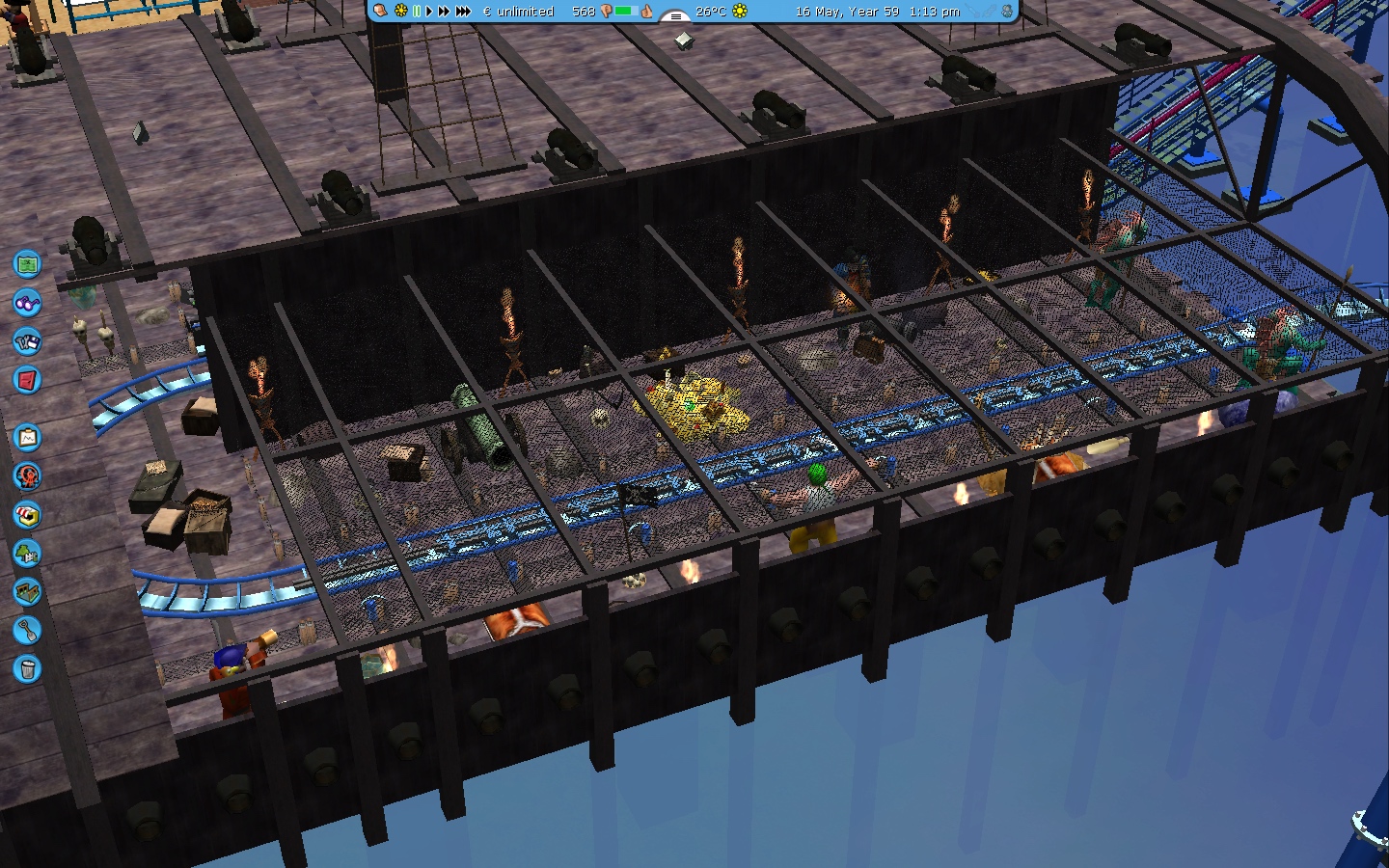Click the red door exit icon
The height and width of the screenshot is (868, 1389).
tap(27, 379)
